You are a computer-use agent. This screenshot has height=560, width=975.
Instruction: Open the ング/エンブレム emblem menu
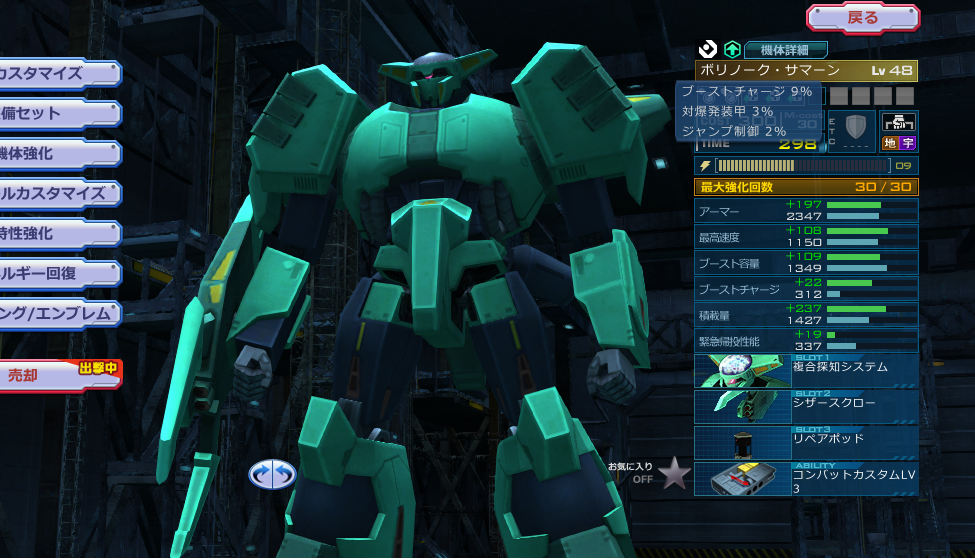57,313
